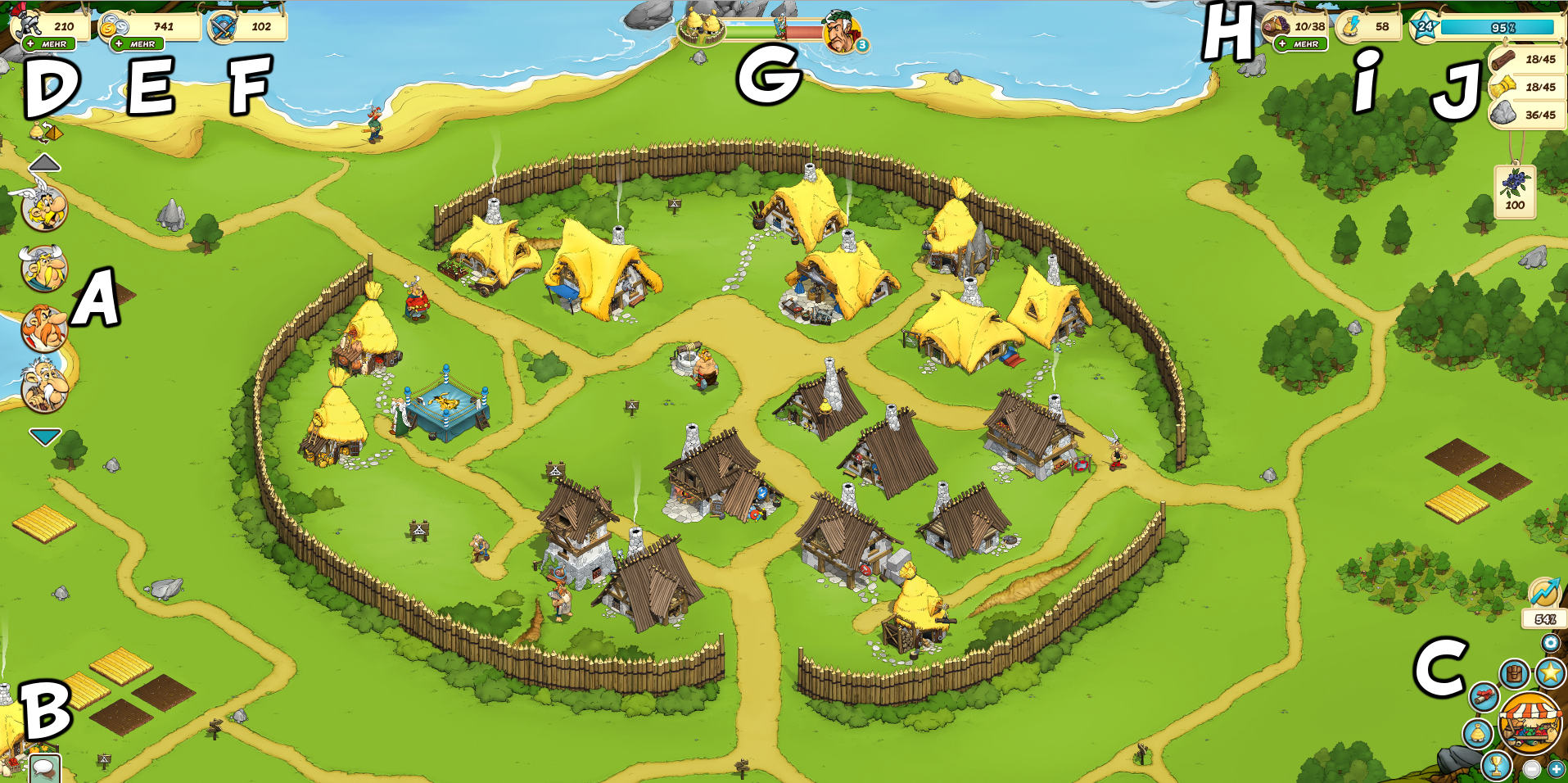Open the trophy achievements icon
The width and height of the screenshot is (1568, 783).
(x=1495, y=765)
